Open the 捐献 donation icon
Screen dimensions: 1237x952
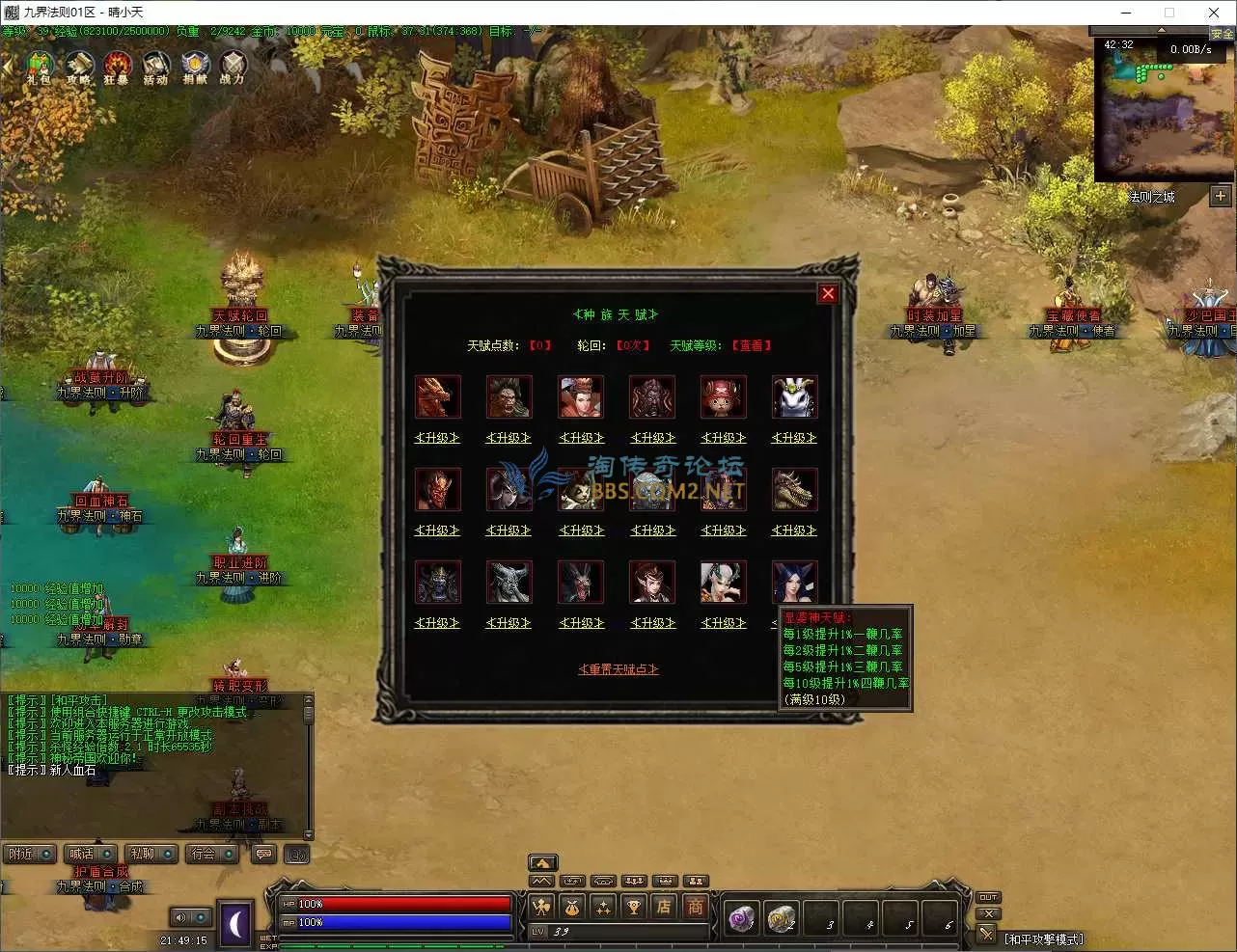(x=195, y=68)
